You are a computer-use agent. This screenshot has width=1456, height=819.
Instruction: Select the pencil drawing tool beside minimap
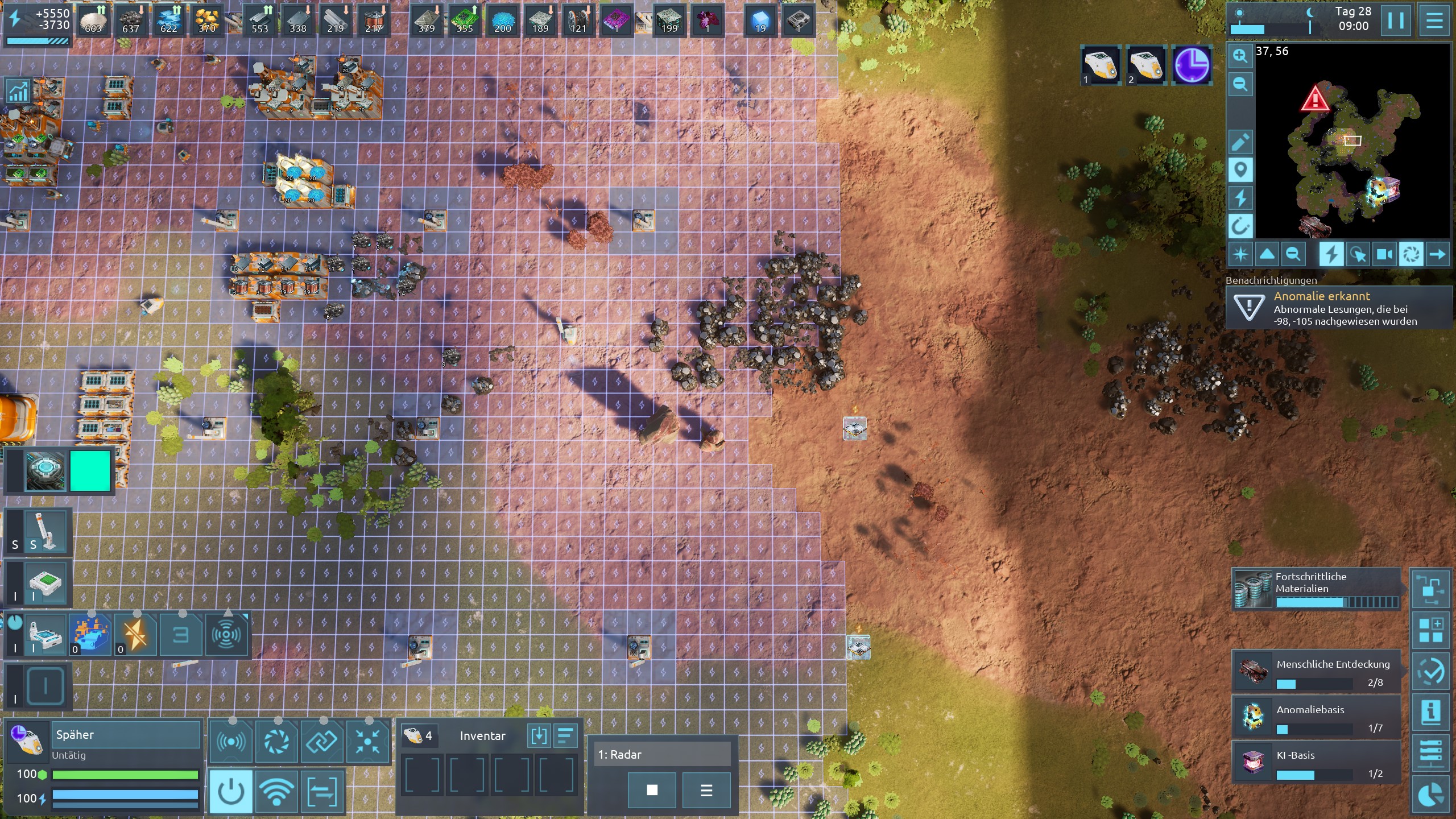pos(1240,142)
